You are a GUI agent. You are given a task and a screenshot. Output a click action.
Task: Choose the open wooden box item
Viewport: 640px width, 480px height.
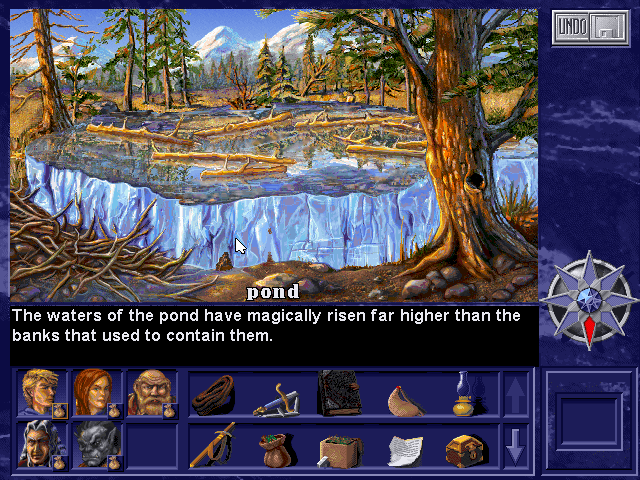(338, 449)
